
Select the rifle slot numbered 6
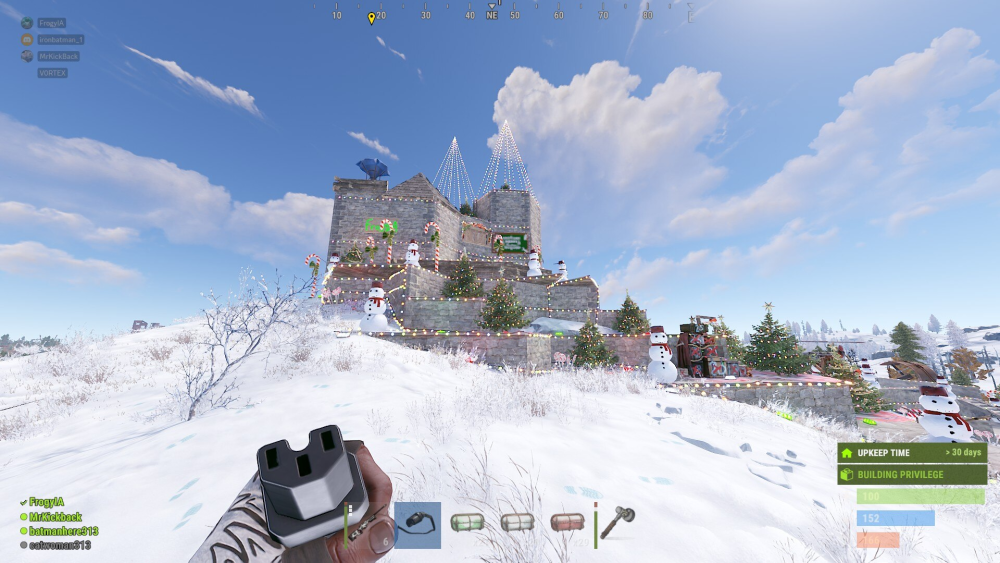coord(367,524)
